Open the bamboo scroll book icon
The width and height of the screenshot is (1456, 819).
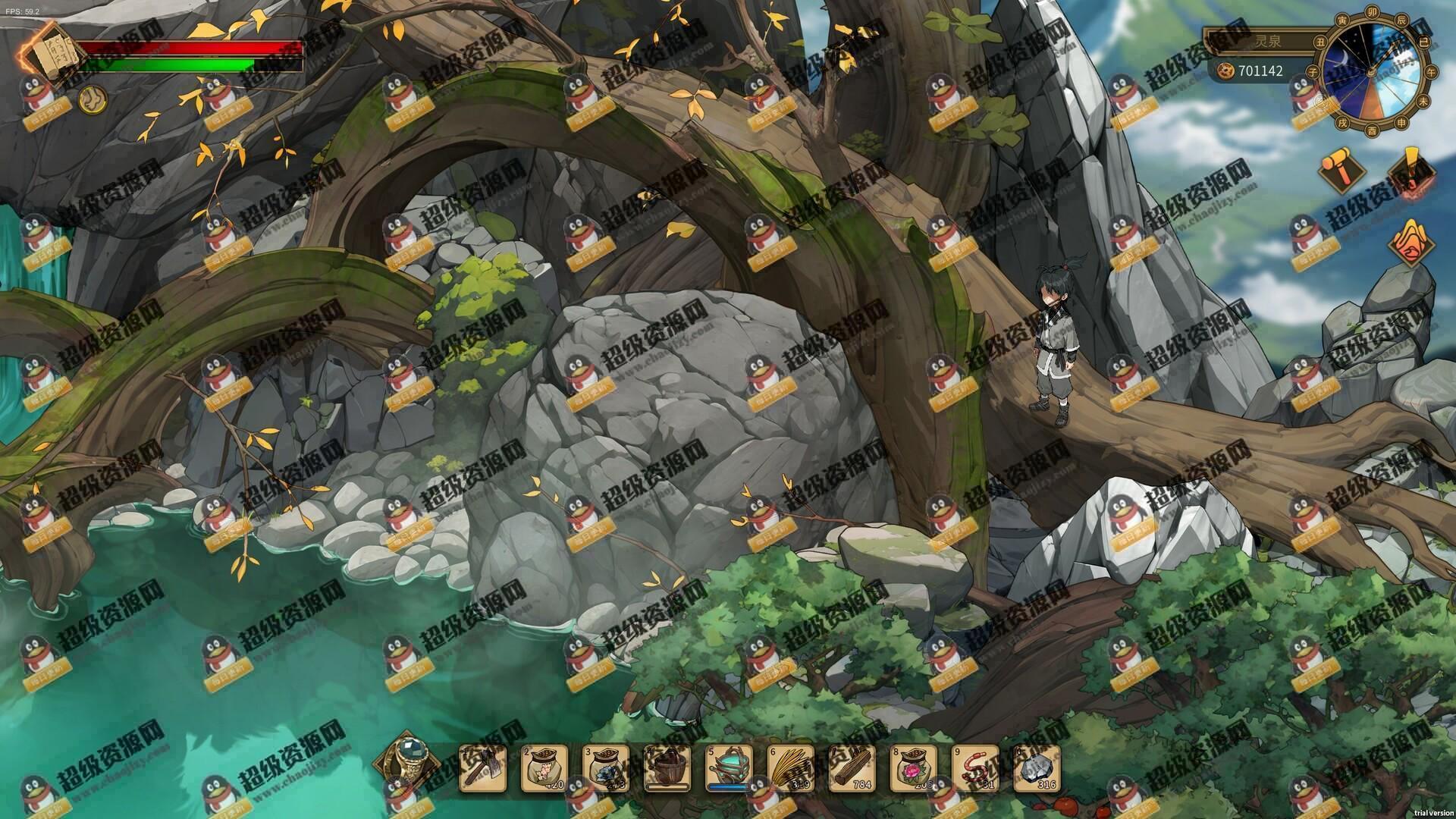click(50, 55)
